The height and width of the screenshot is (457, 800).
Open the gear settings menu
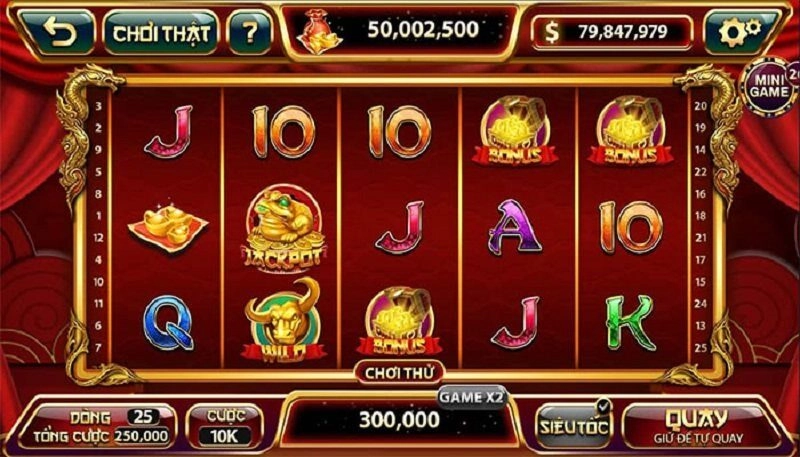[x=741, y=33]
